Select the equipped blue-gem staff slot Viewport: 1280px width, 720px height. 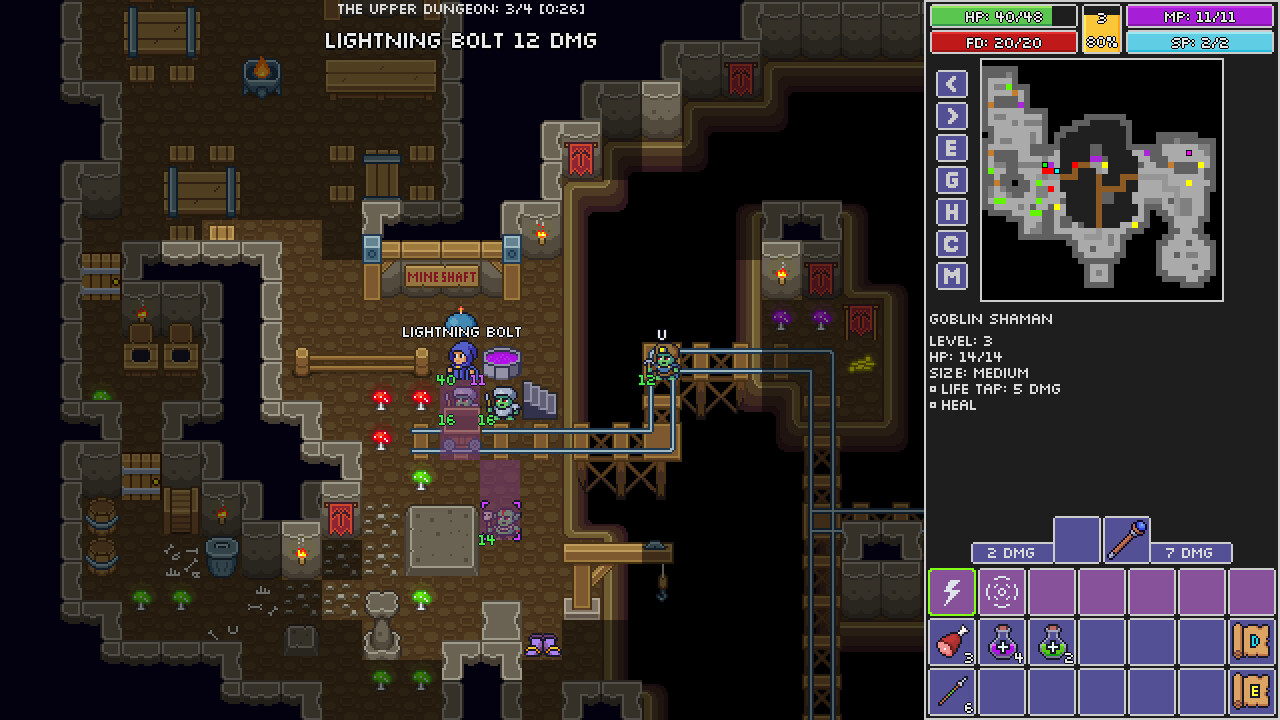1127,540
